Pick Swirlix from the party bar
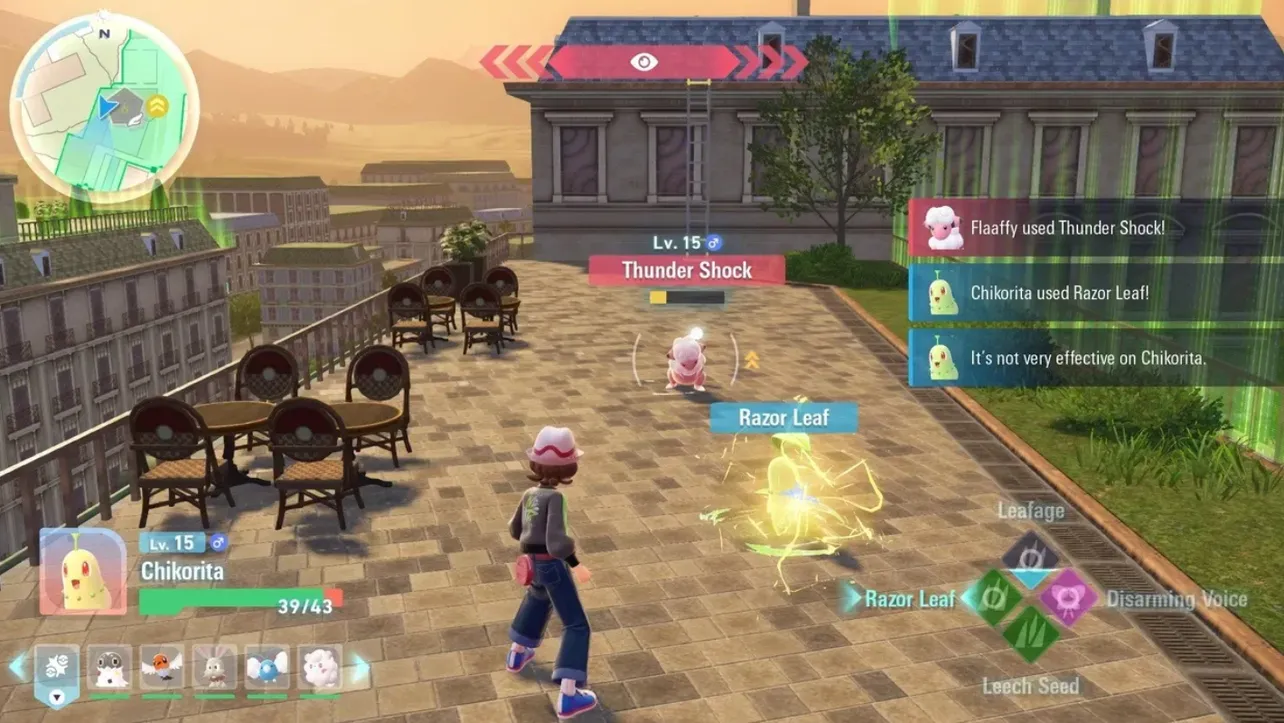 pyautogui.click(x=319, y=668)
